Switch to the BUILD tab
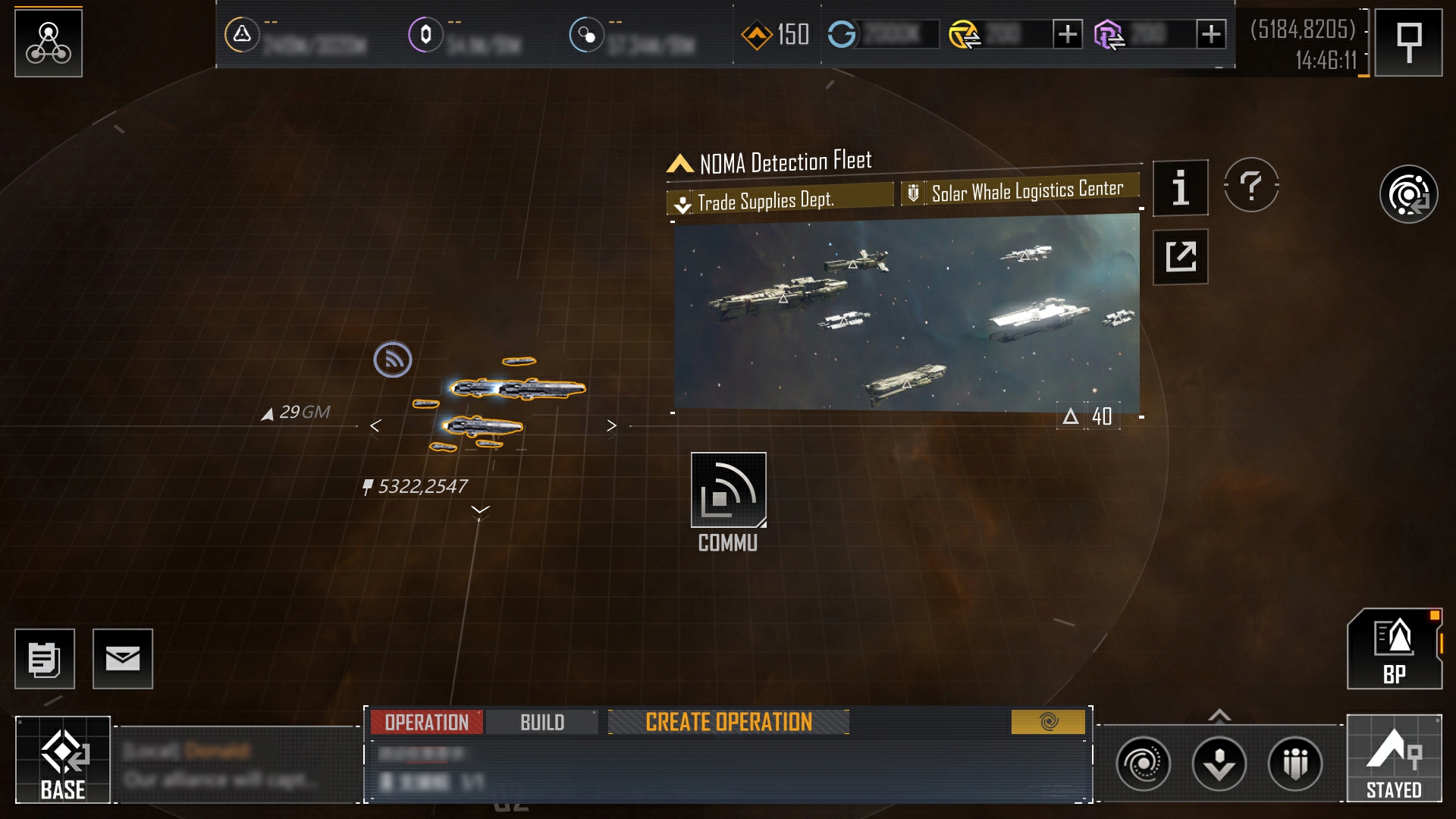The width and height of the screenshot is (1456, 819). point(542,722)
